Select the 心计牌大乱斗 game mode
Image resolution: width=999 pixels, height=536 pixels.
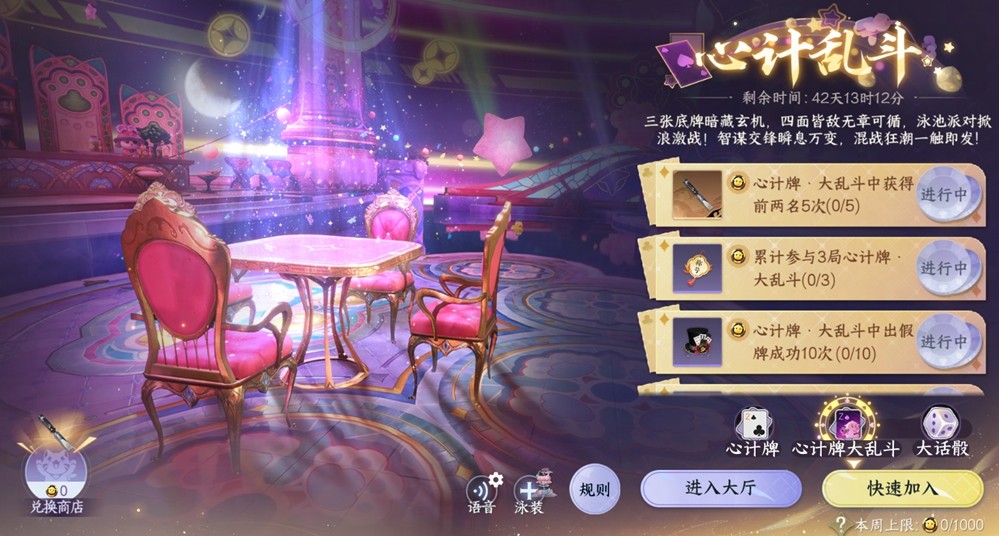844,428
